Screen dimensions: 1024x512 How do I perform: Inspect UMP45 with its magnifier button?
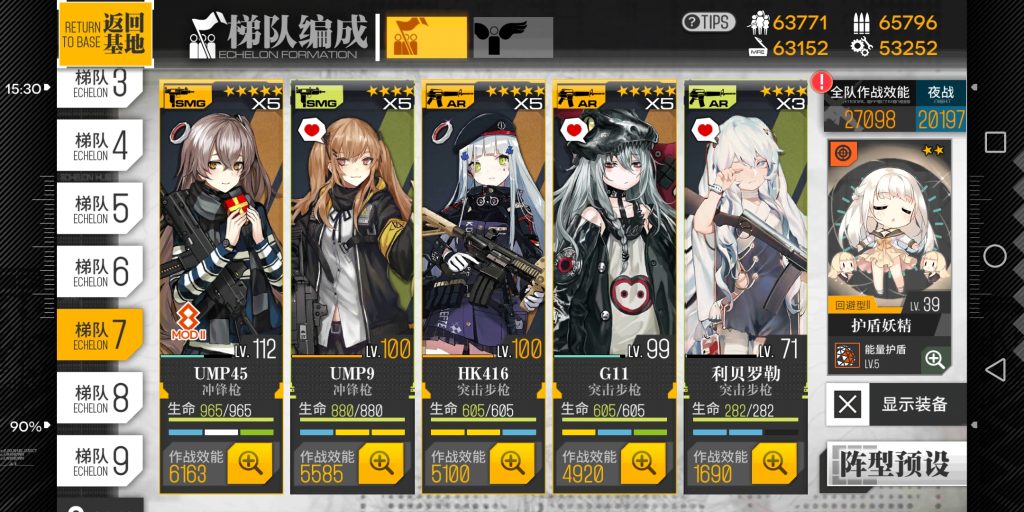tap(249, 463)
